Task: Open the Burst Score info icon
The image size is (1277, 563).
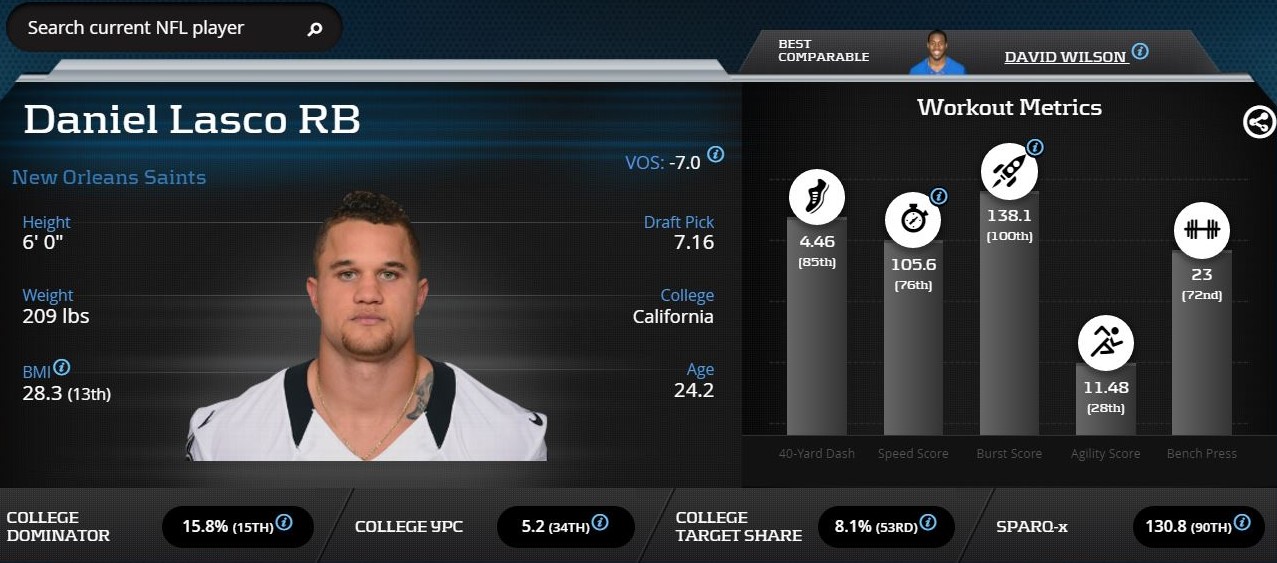Action: coord(1035,148)
